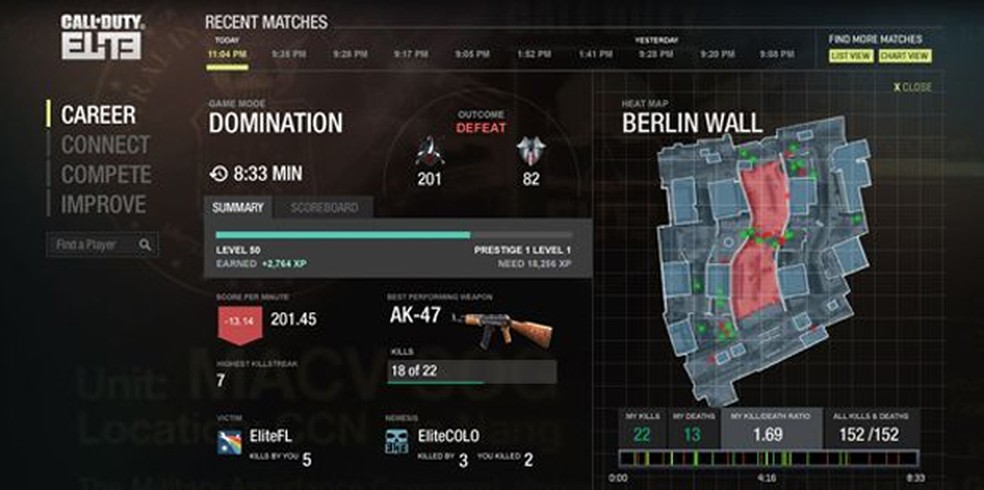The image size is (984, 490).
Task: Open the Career section
Action: [x=98, y=114]
